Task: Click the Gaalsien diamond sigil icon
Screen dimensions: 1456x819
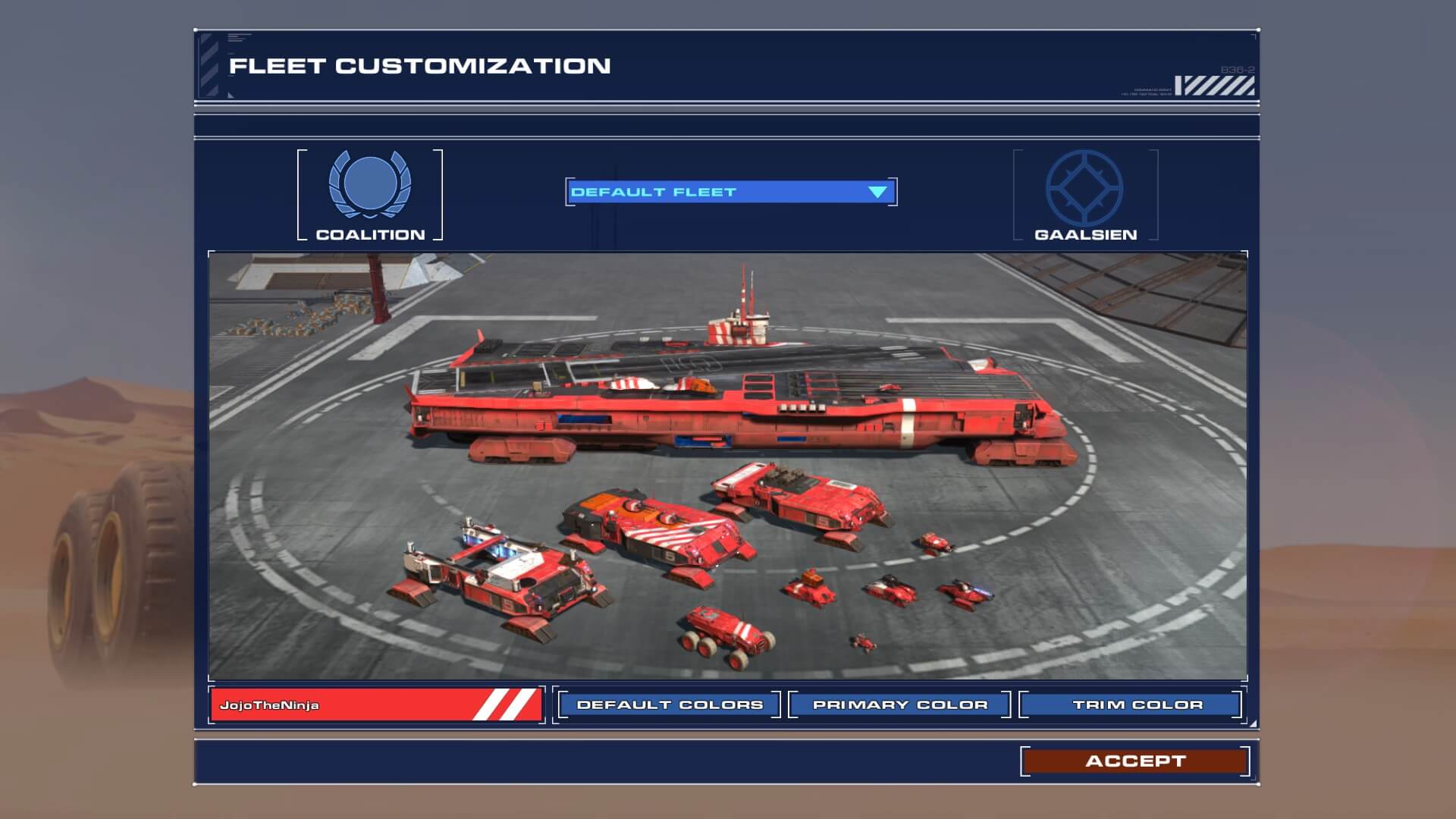Action: [x=1083, y=184]
